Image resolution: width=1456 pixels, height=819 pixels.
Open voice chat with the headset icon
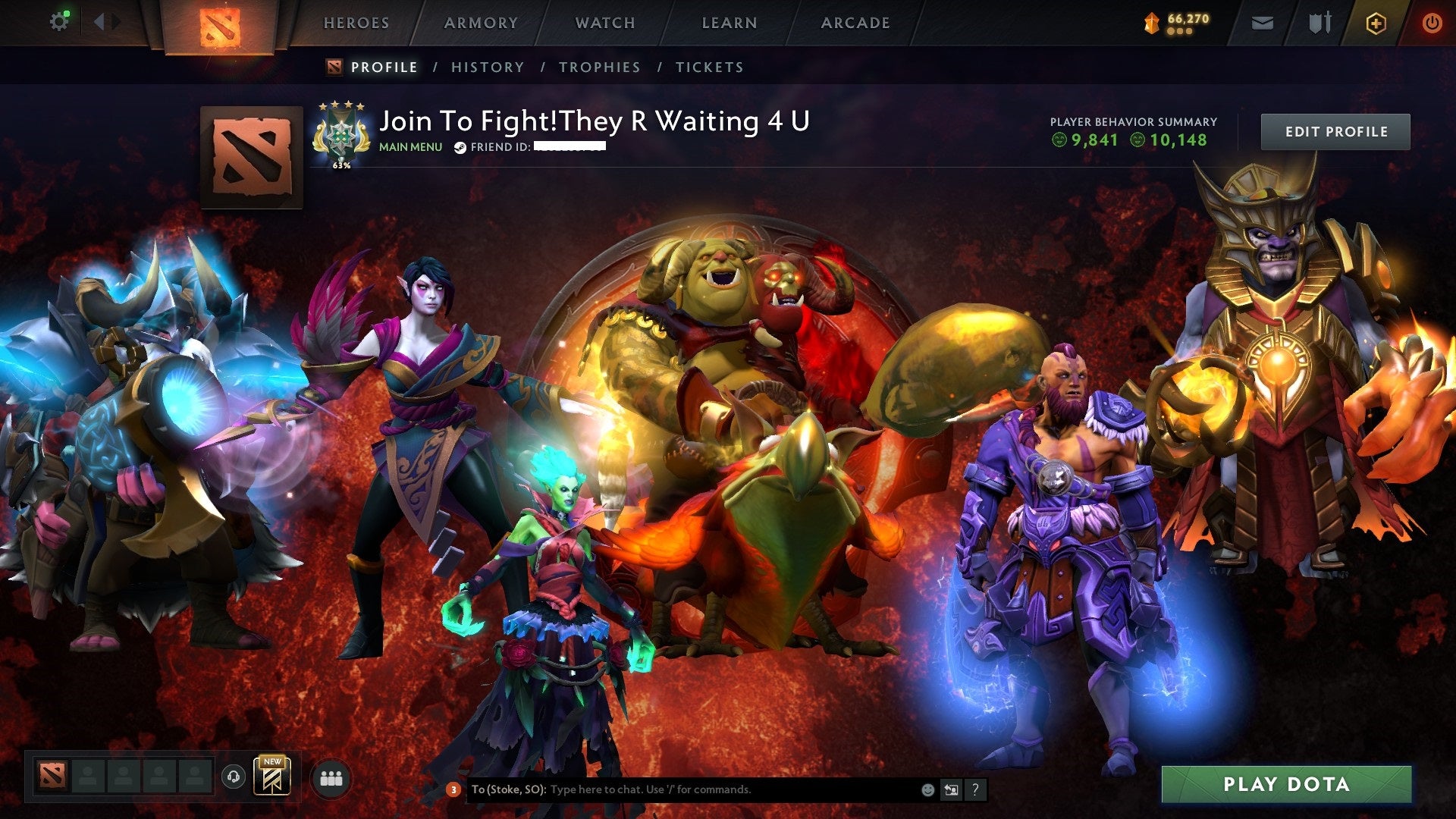coord(233,777)
